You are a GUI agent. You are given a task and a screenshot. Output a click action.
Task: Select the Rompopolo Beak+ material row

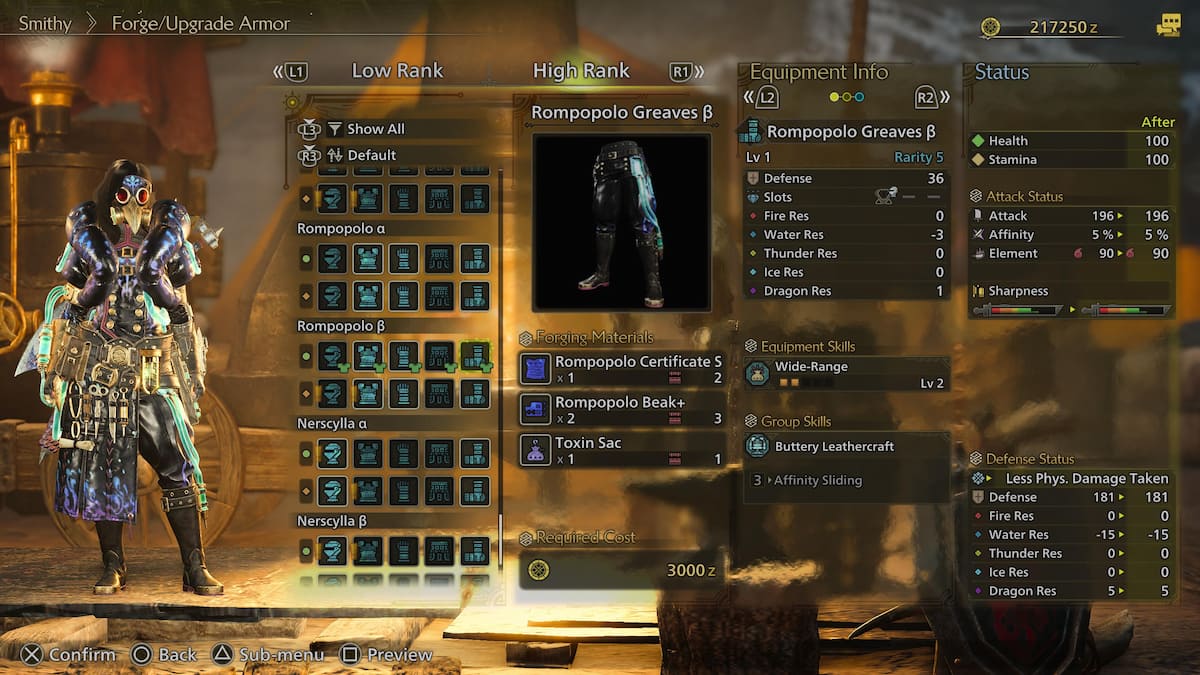[x=621, y=410]
